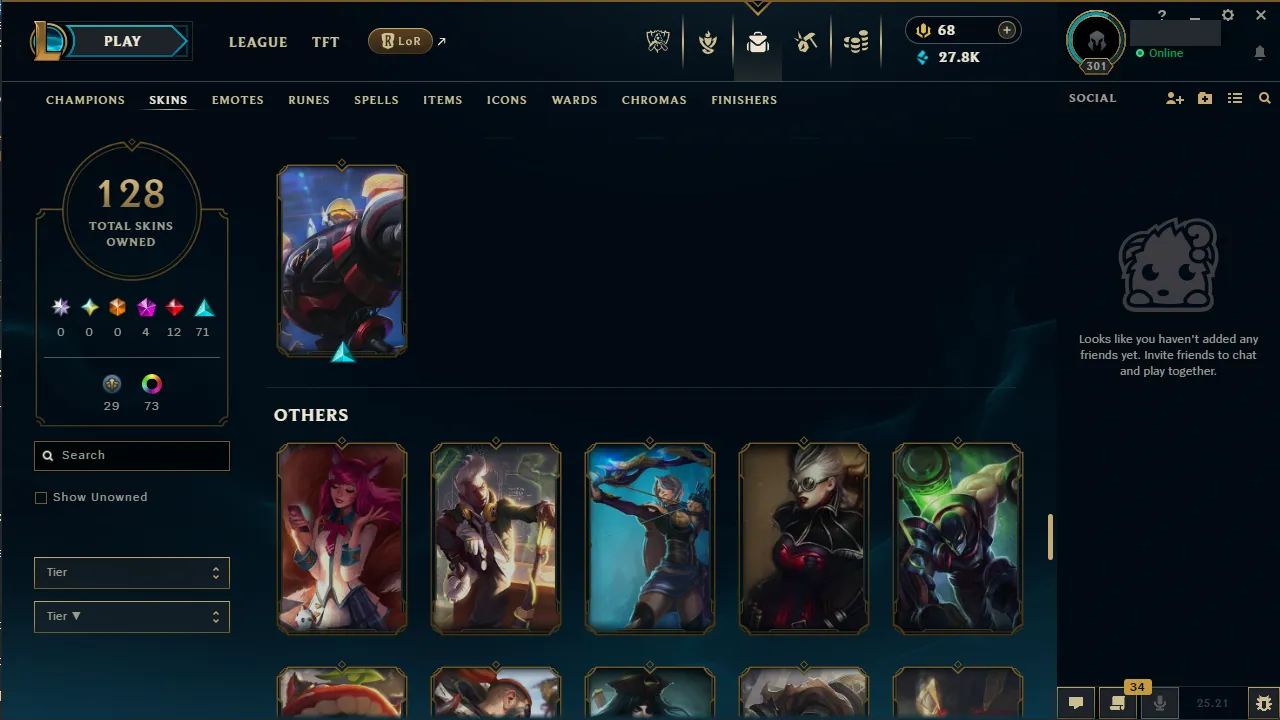The image size is (1280, 720).
Task: Open the Store coins icon
Action: pos(856,41)
